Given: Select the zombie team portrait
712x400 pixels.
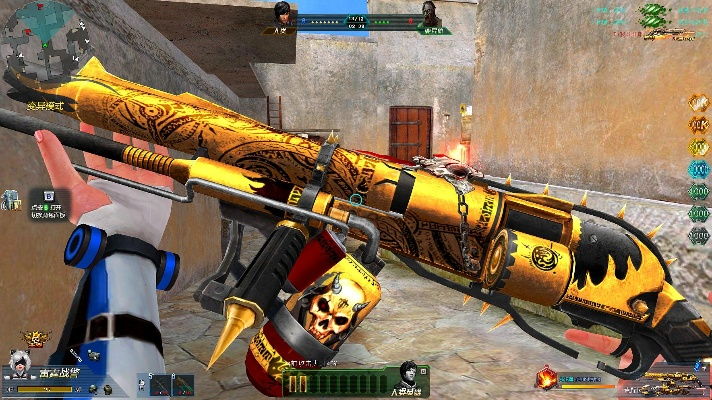Looking at the screenshot, I should pyautogui.click(x=429, y=14).
